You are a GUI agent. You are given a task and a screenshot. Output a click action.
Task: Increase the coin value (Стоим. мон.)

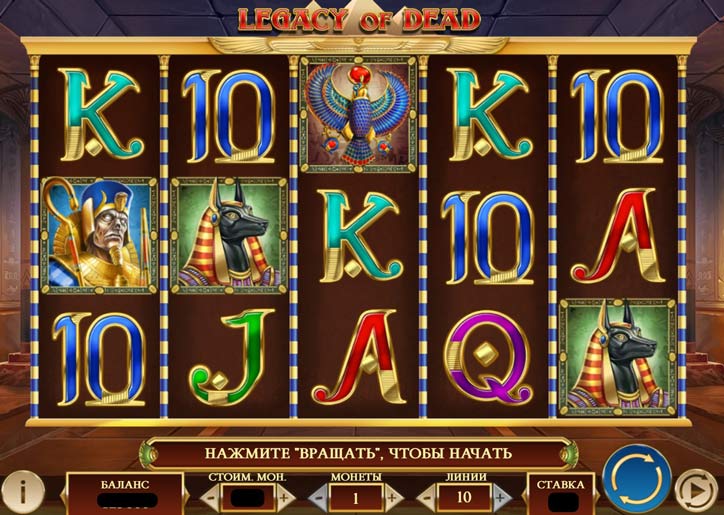(283, 496)
